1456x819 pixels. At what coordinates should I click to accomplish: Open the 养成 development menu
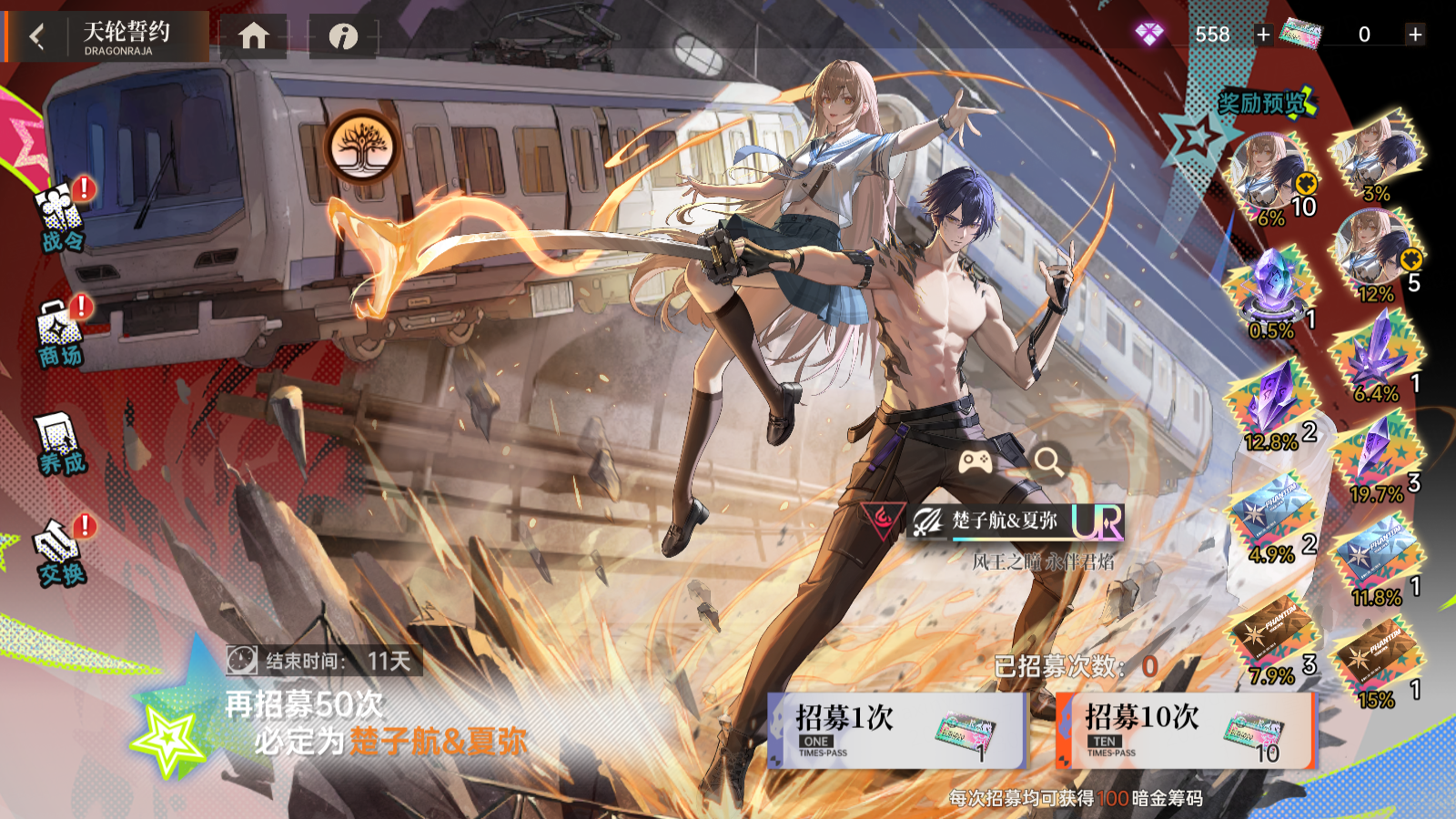(x=60, y=444)
